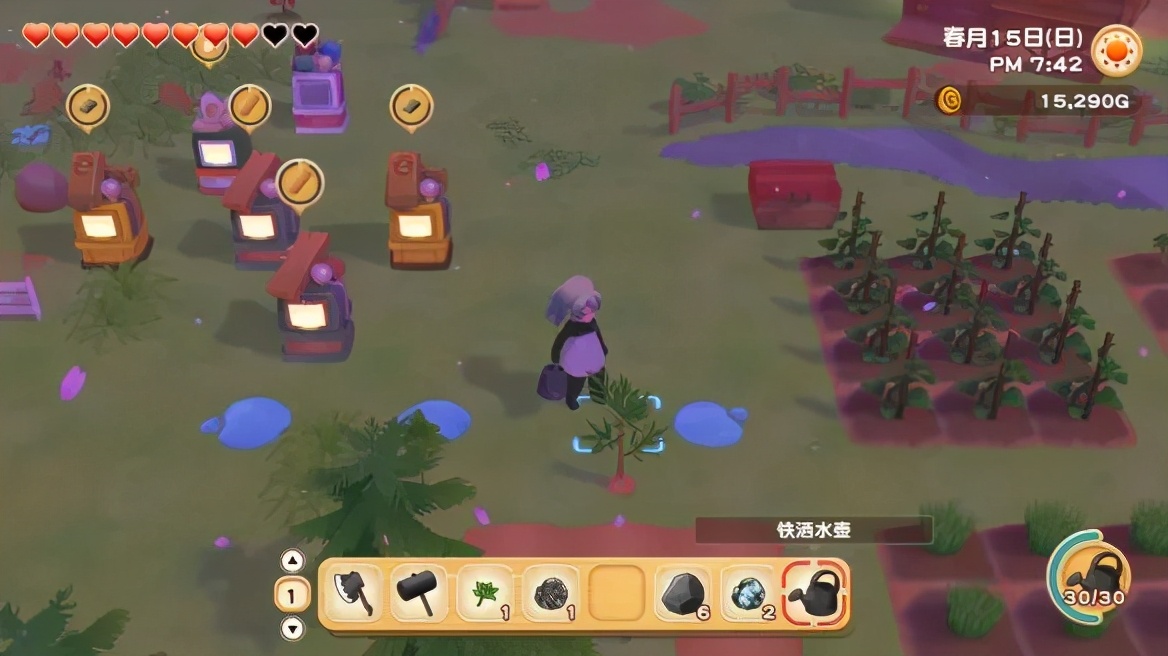Pick the stone stack of six
Screen dimensions: 1168x656
pyautogui.click(x=684, y=594)
